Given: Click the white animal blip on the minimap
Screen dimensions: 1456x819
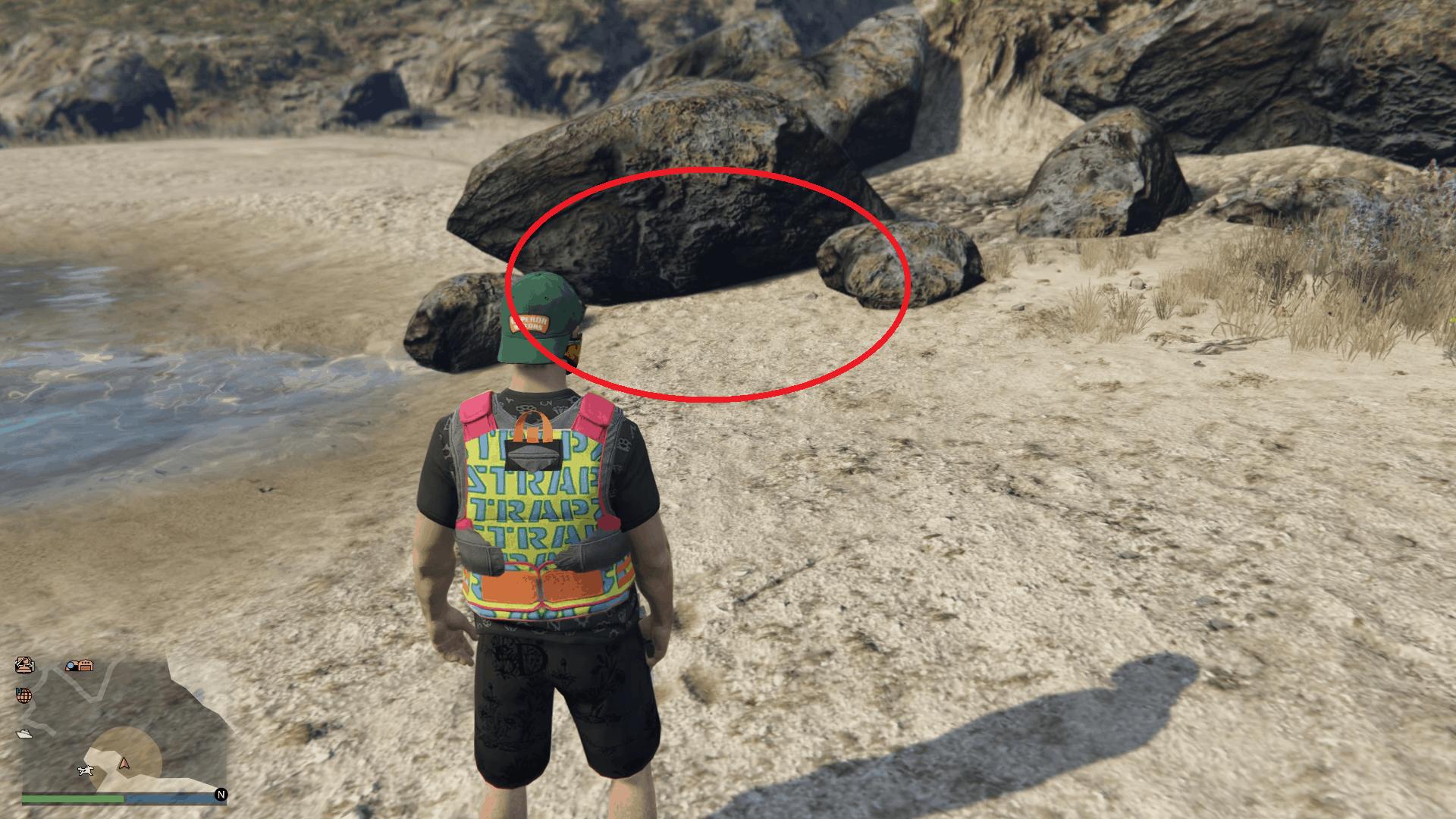Looking at the screenshot, I should (x=86, y=771).
